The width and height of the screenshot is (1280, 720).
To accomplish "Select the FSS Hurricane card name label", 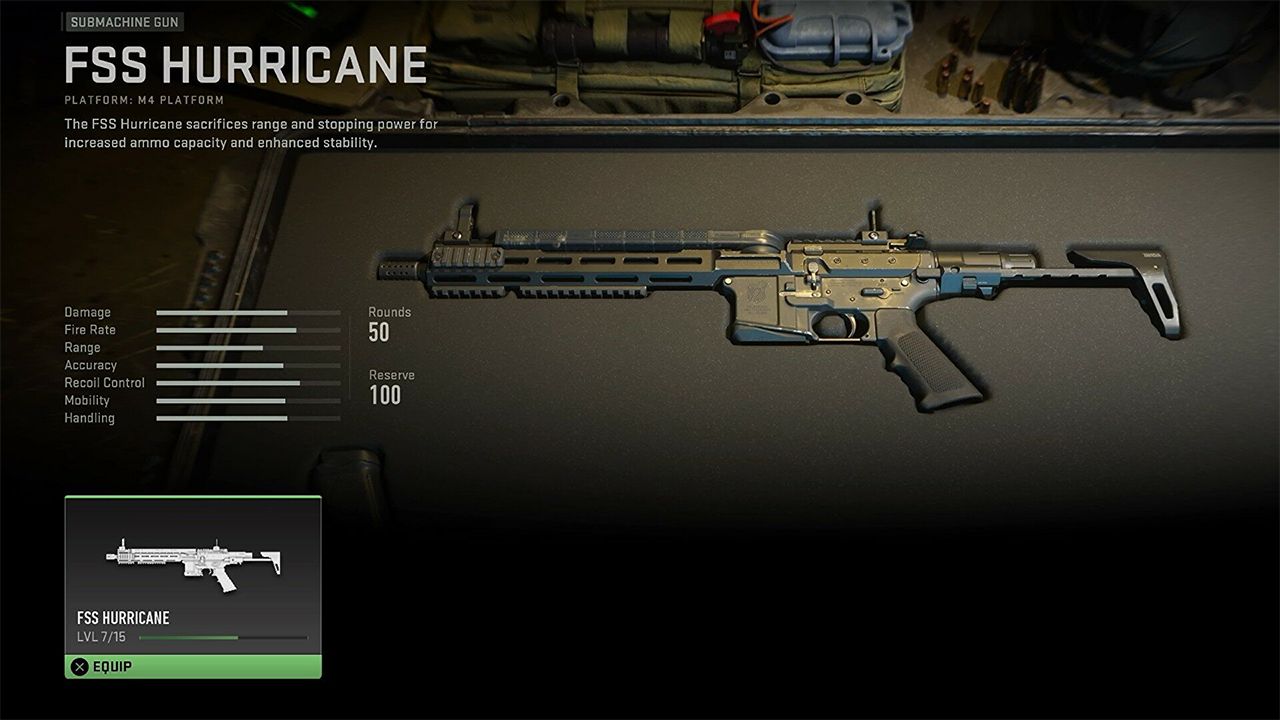I will pos(122,618).
